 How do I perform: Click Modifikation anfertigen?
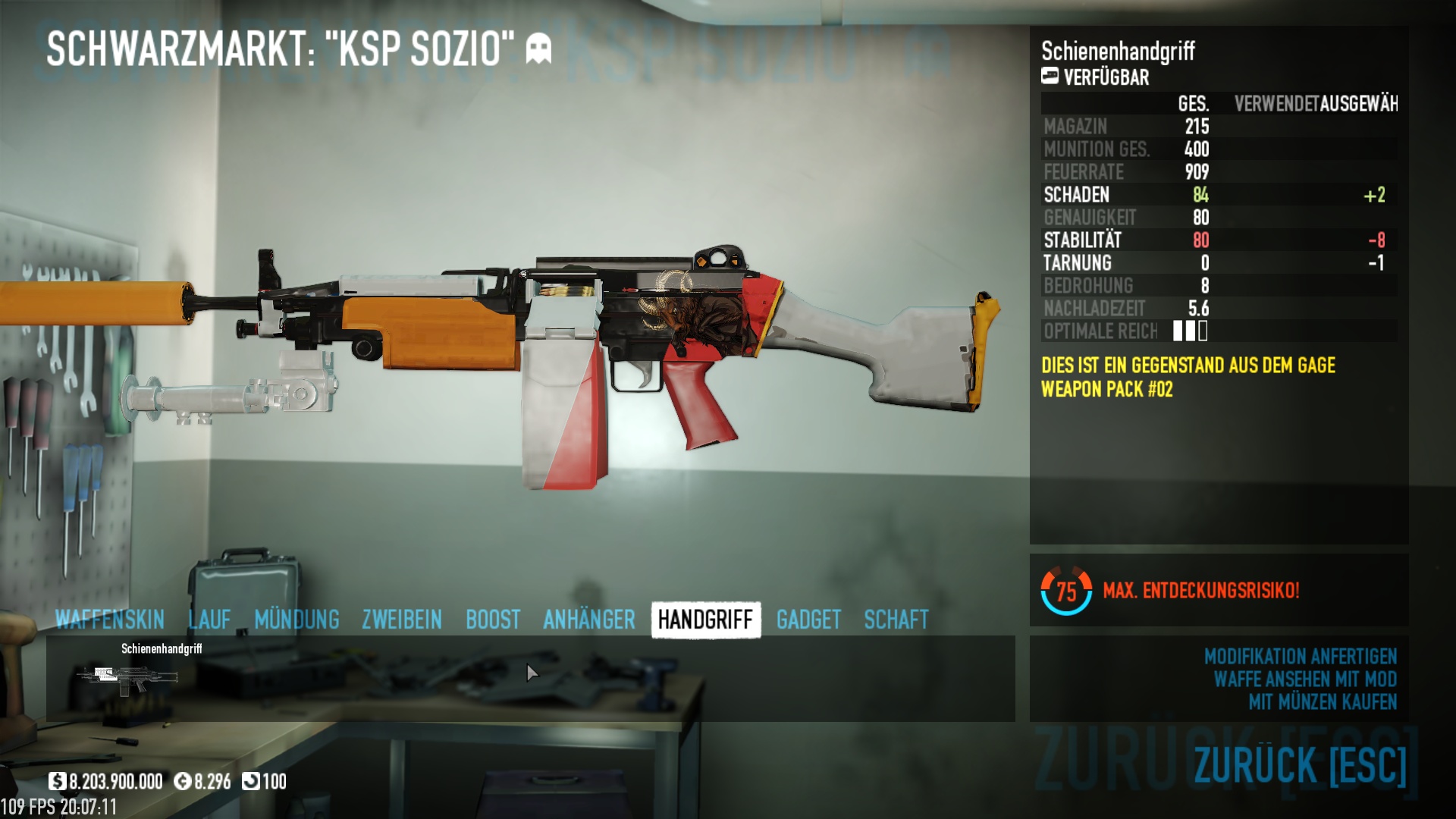pos(1300,656)
